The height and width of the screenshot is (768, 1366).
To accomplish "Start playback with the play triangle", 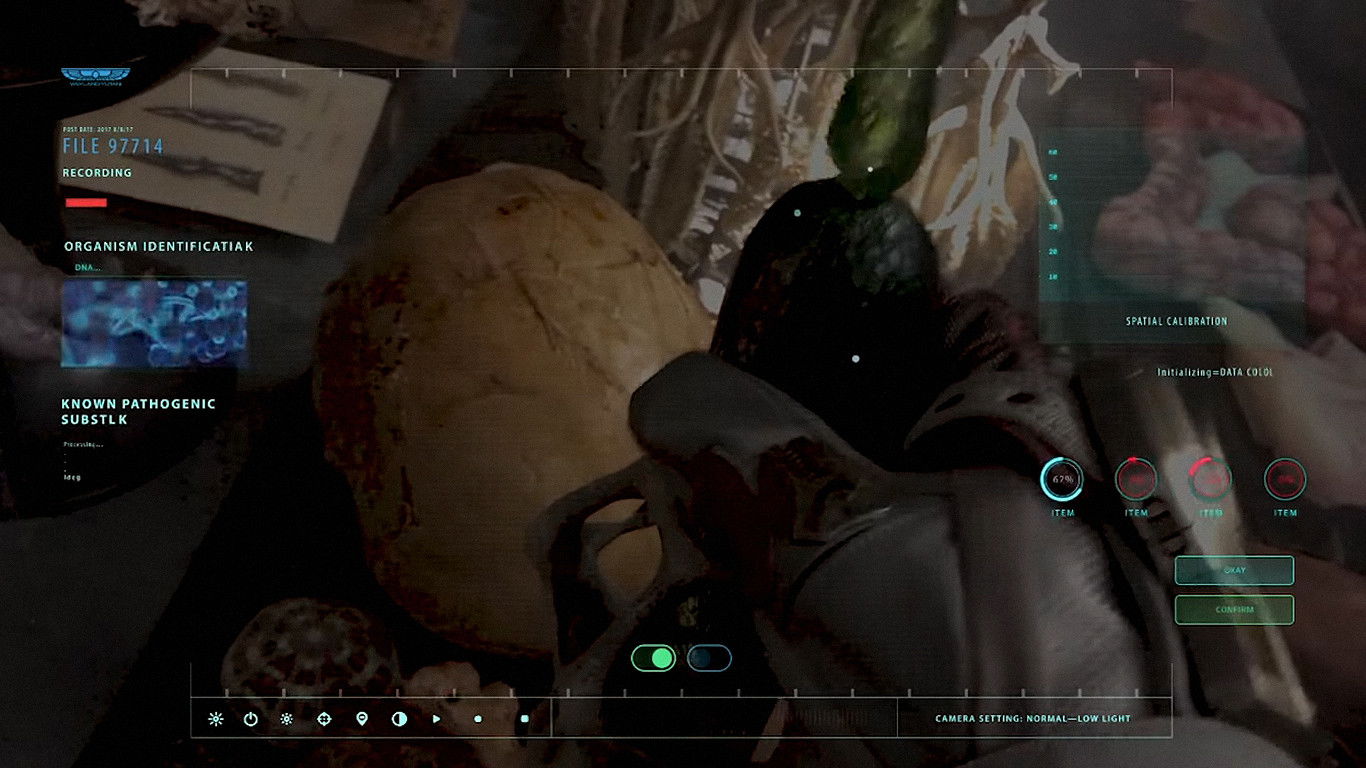I will pos(436,719).
